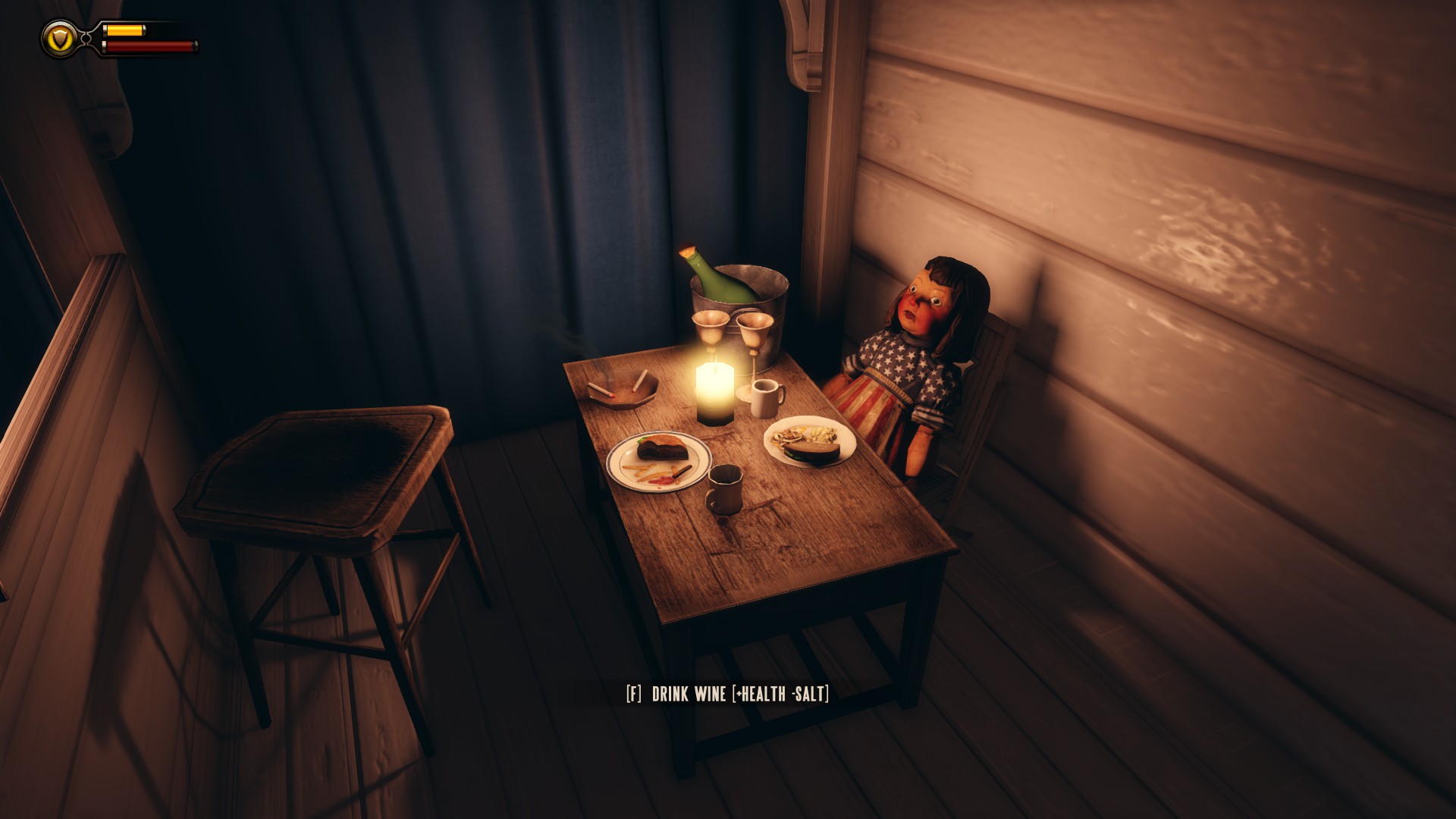
Task: Click the gold shield emblem icon
Action: tap(58, 37)
